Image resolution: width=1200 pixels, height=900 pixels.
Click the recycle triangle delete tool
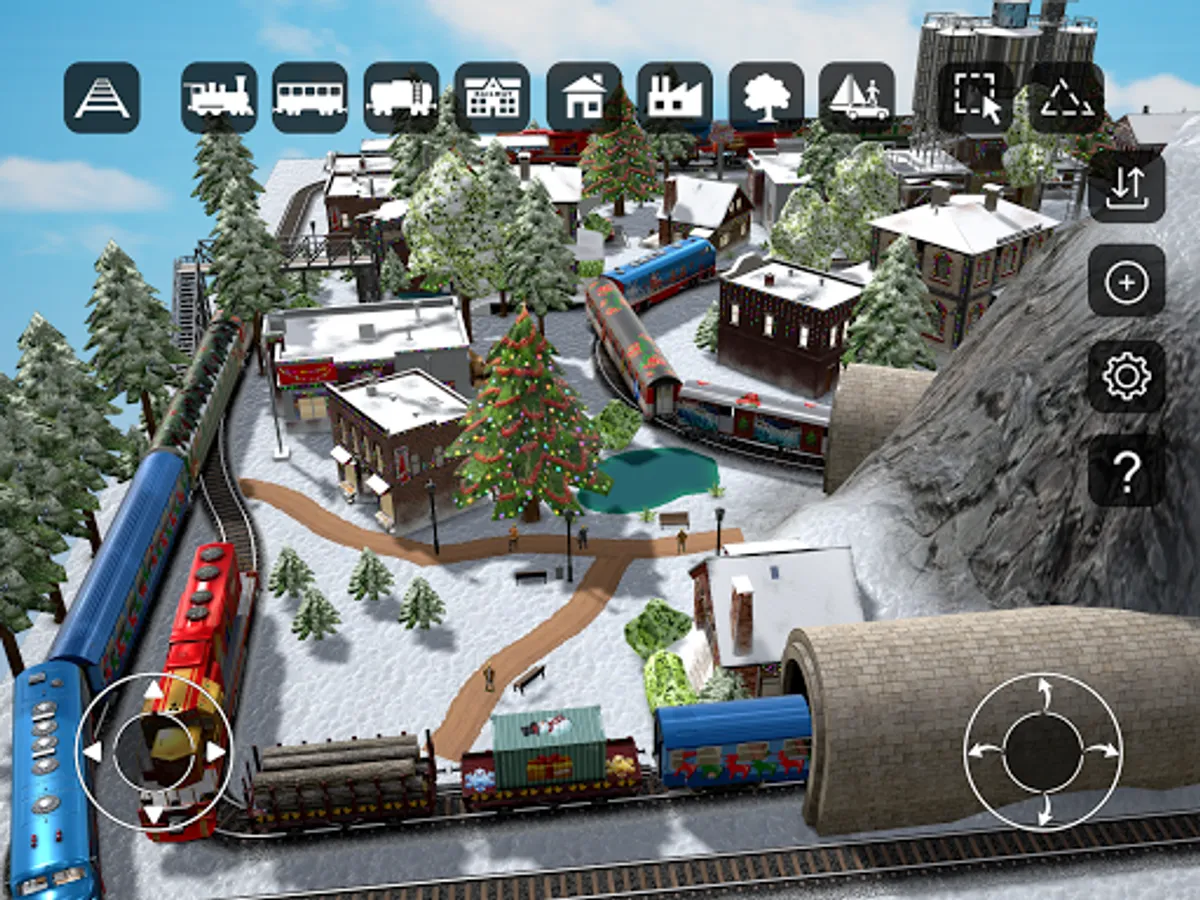pos(1066,98)
